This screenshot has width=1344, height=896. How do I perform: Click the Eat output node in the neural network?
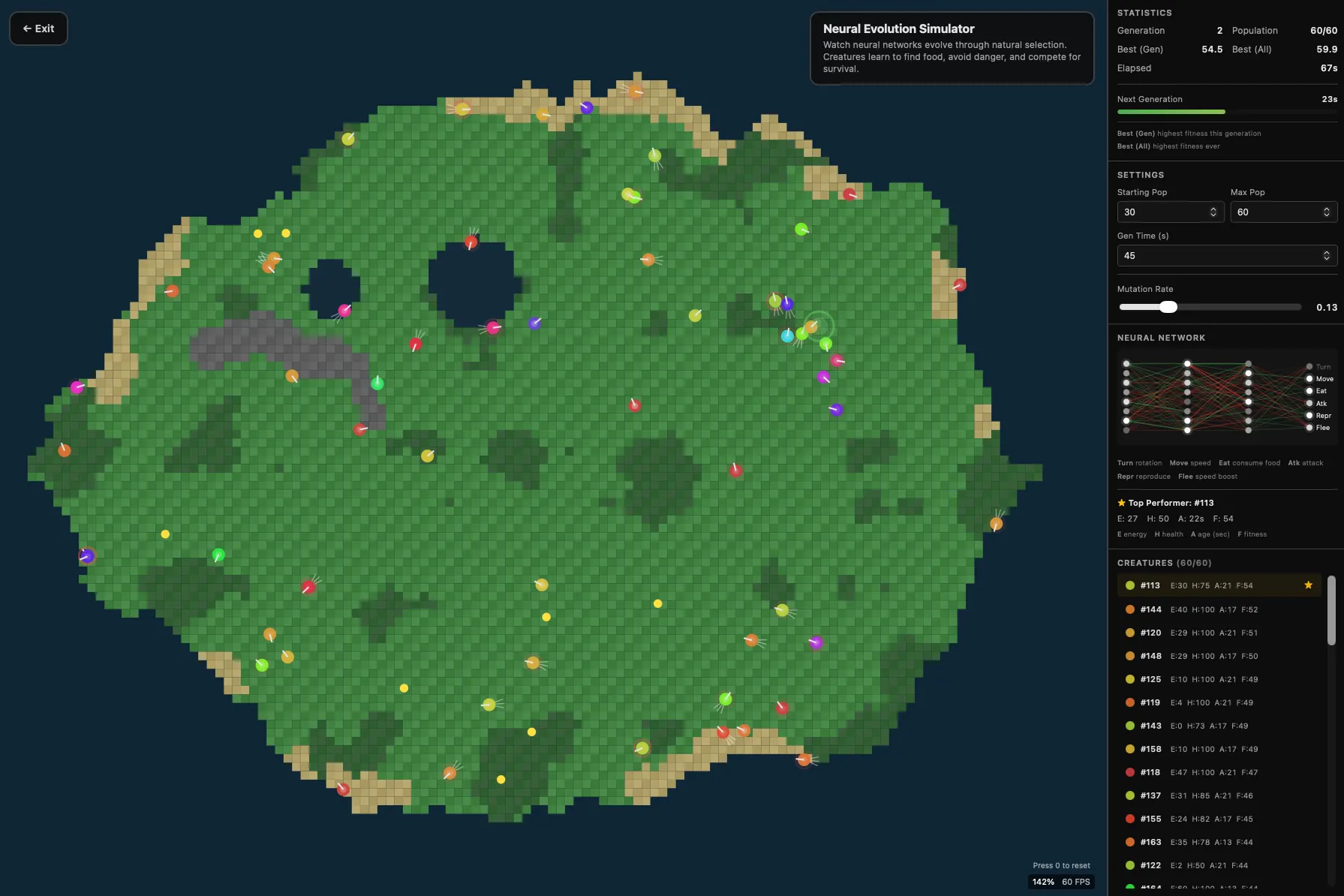[1309, 391]
